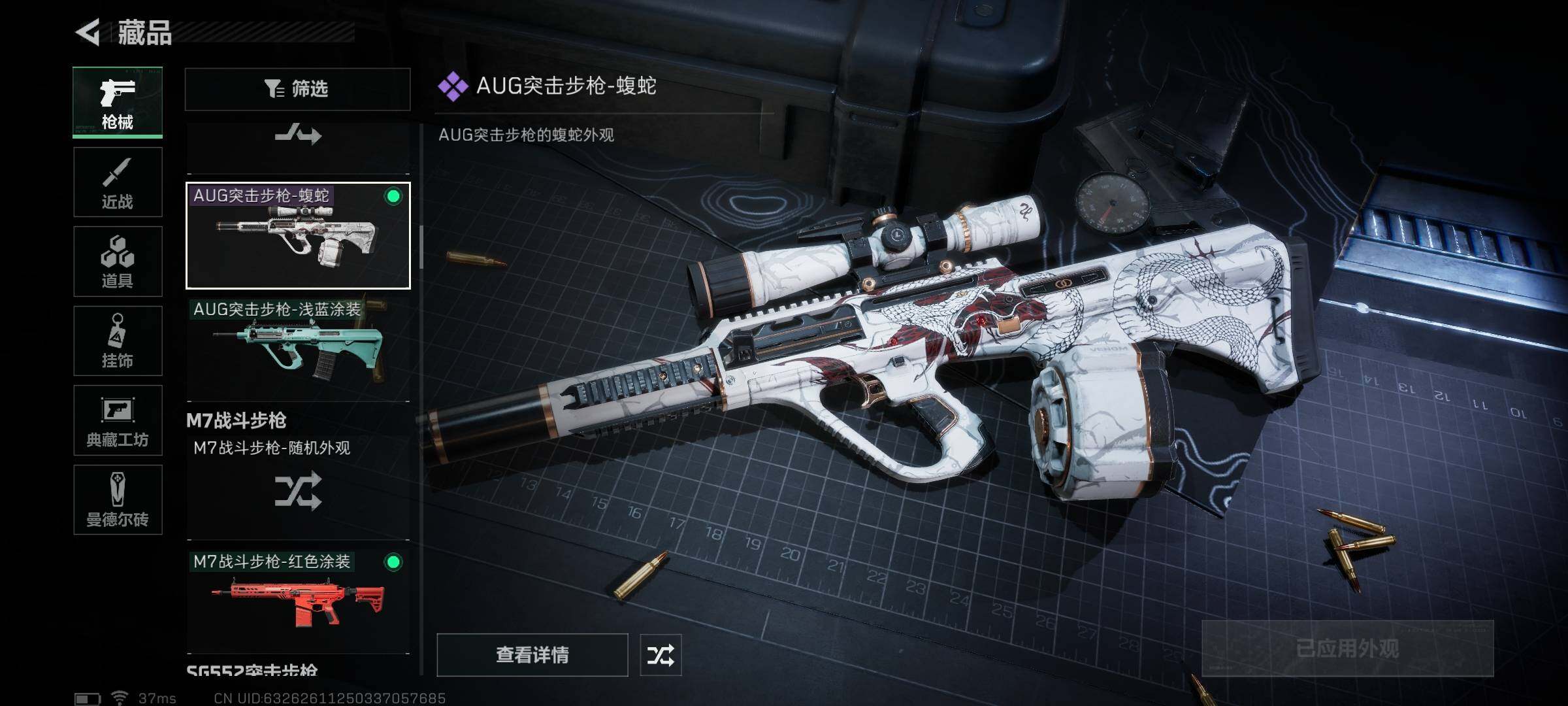This screenshot has width=1568, height=706.
Task: Toggle the shuffle button beside 查看详情
Action: click(661, 654)
